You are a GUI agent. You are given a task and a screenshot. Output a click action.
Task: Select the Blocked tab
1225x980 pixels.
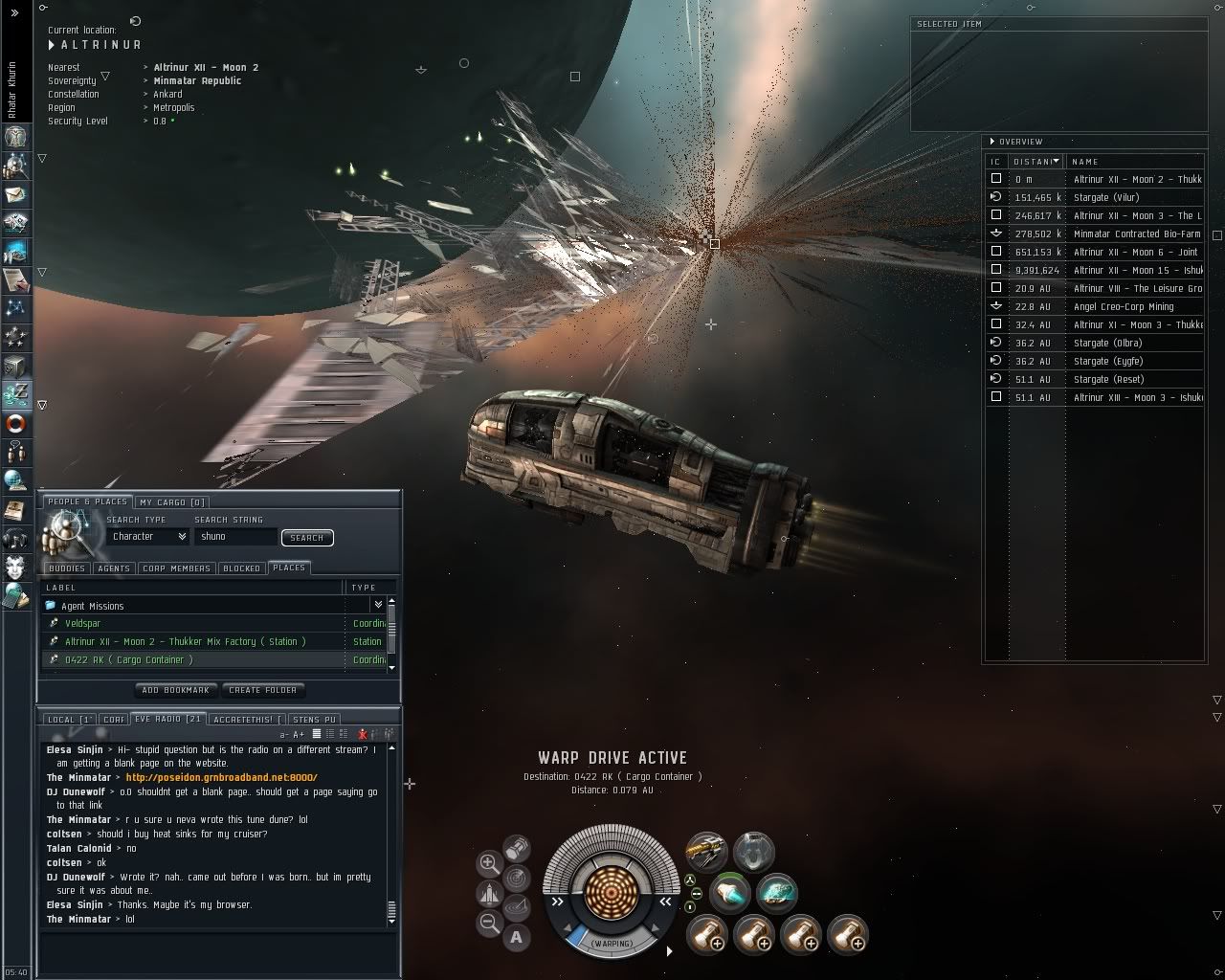(241, 568)
